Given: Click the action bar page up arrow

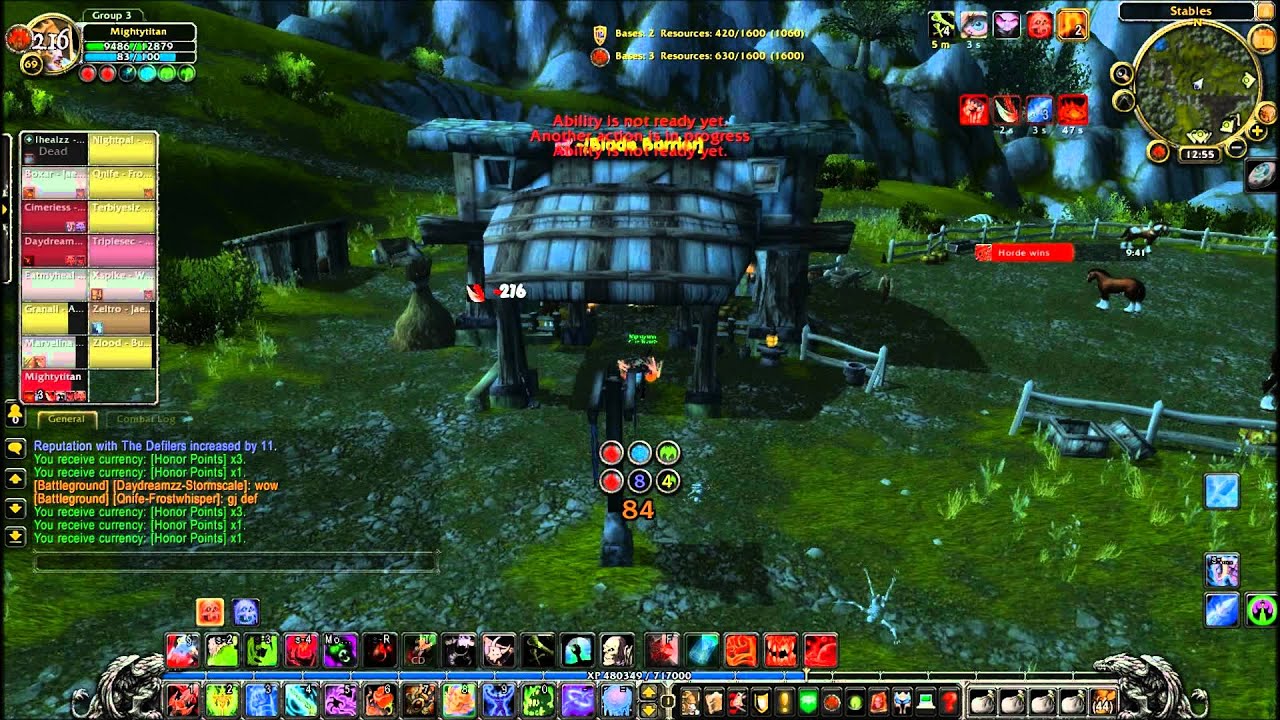Looking at the screenshot, I should (x=648, y=691).
